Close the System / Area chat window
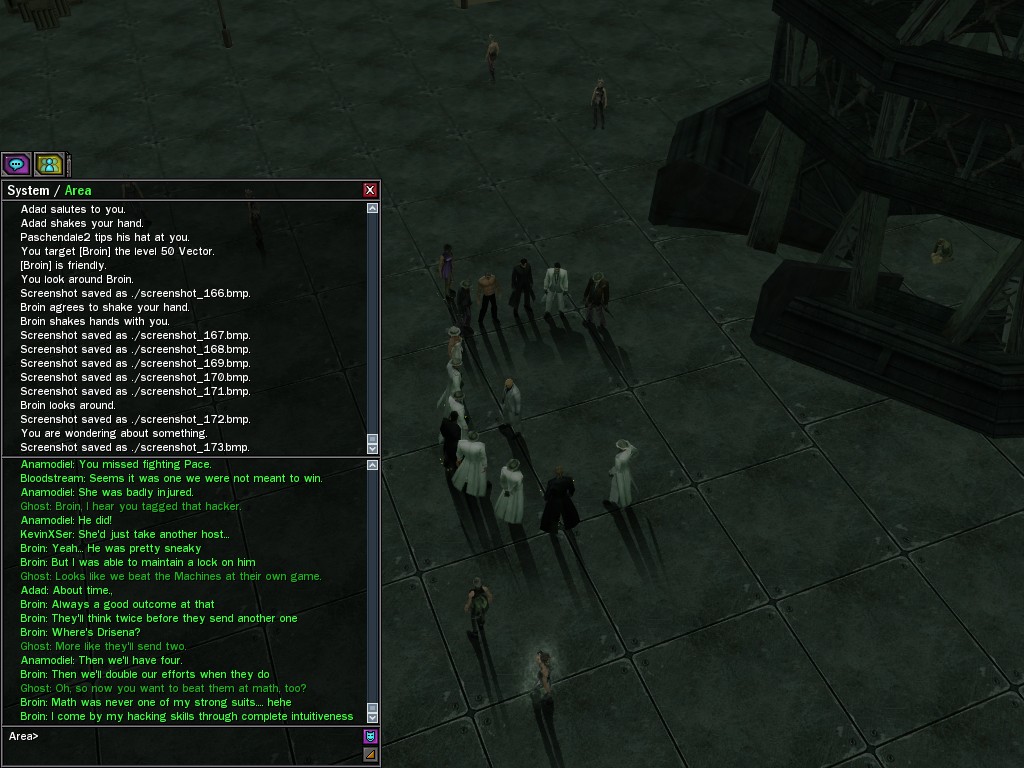Image resolution: width=1024 pixels, height=768 pixels. click(370, 190)
